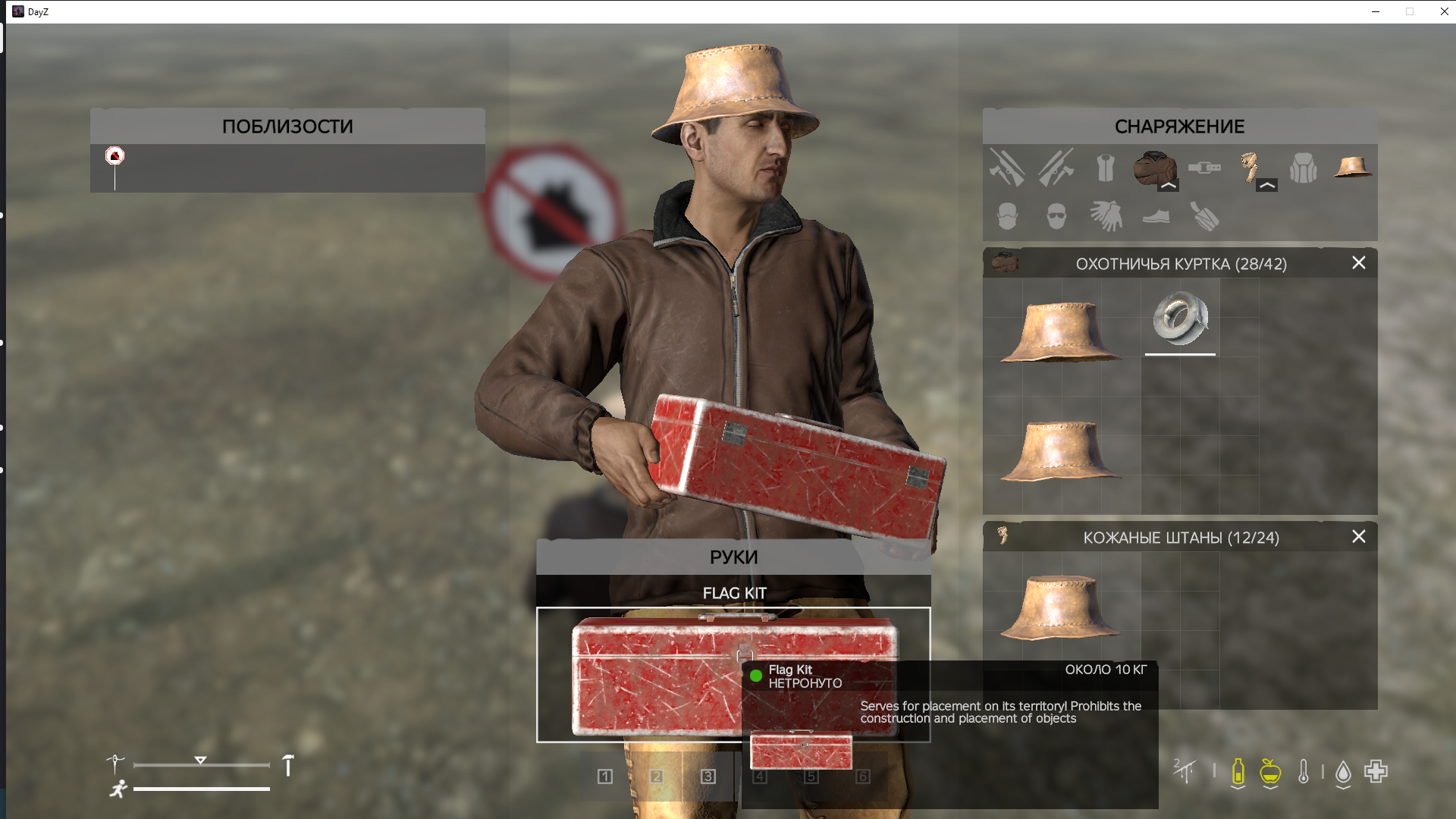Click the empty face mask slot
Image resolution: width=1456 pixels, height=819 pixels.
click(1007, 216)
